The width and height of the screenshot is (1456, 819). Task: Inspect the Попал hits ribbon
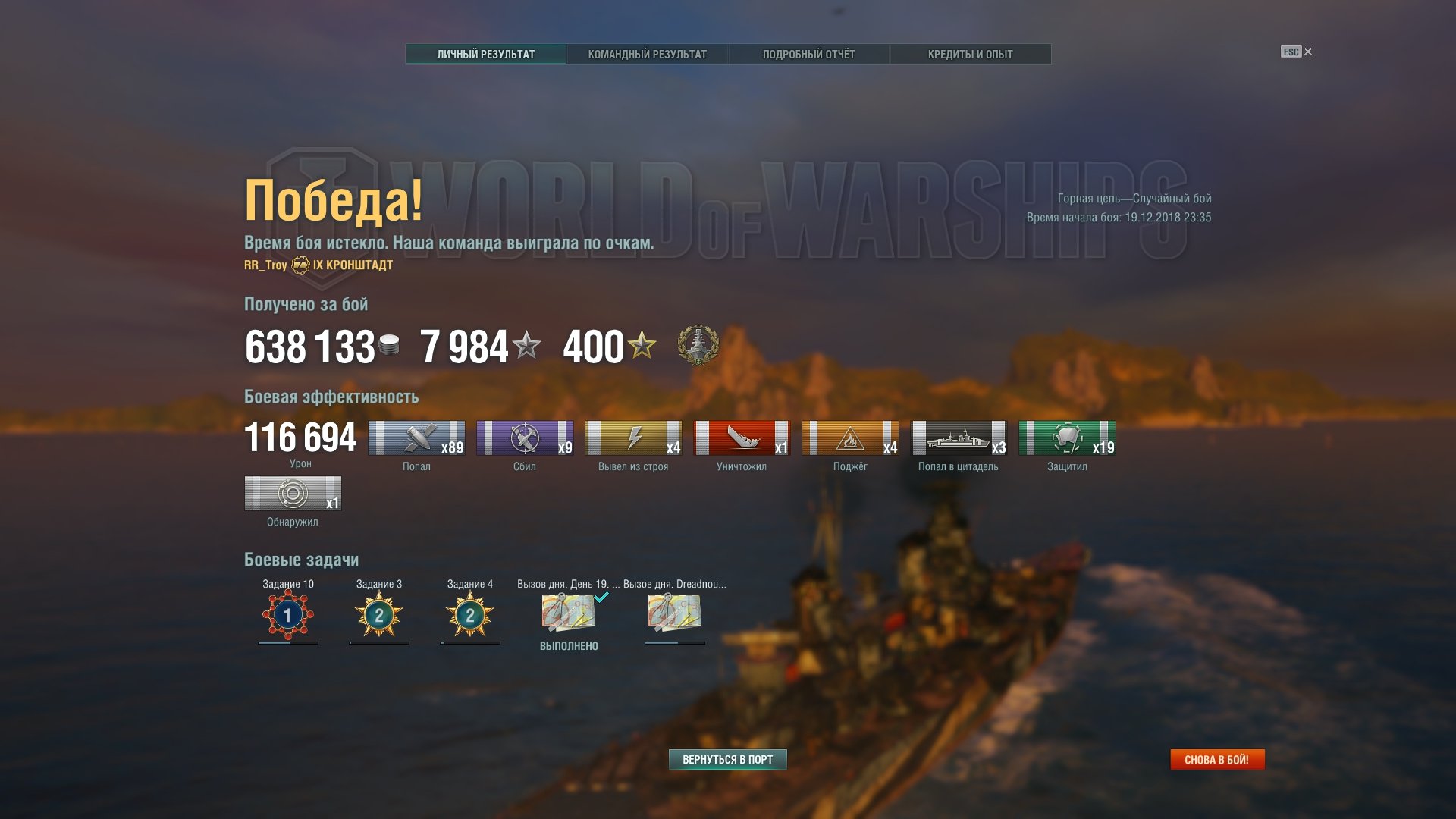[416, 438]
